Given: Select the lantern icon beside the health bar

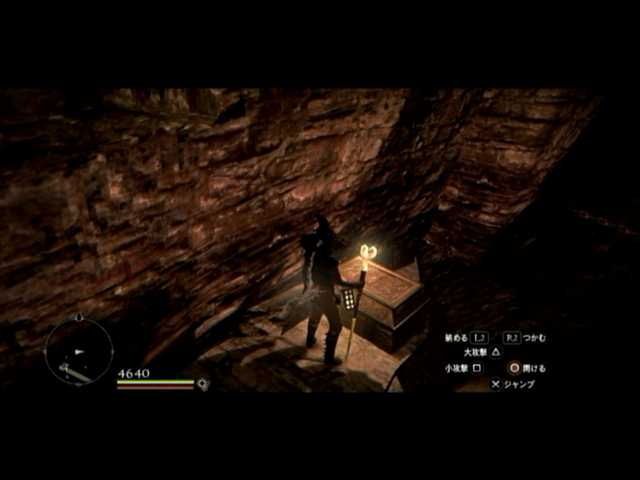Looking at the screenshot, I should tap(203, 384).
